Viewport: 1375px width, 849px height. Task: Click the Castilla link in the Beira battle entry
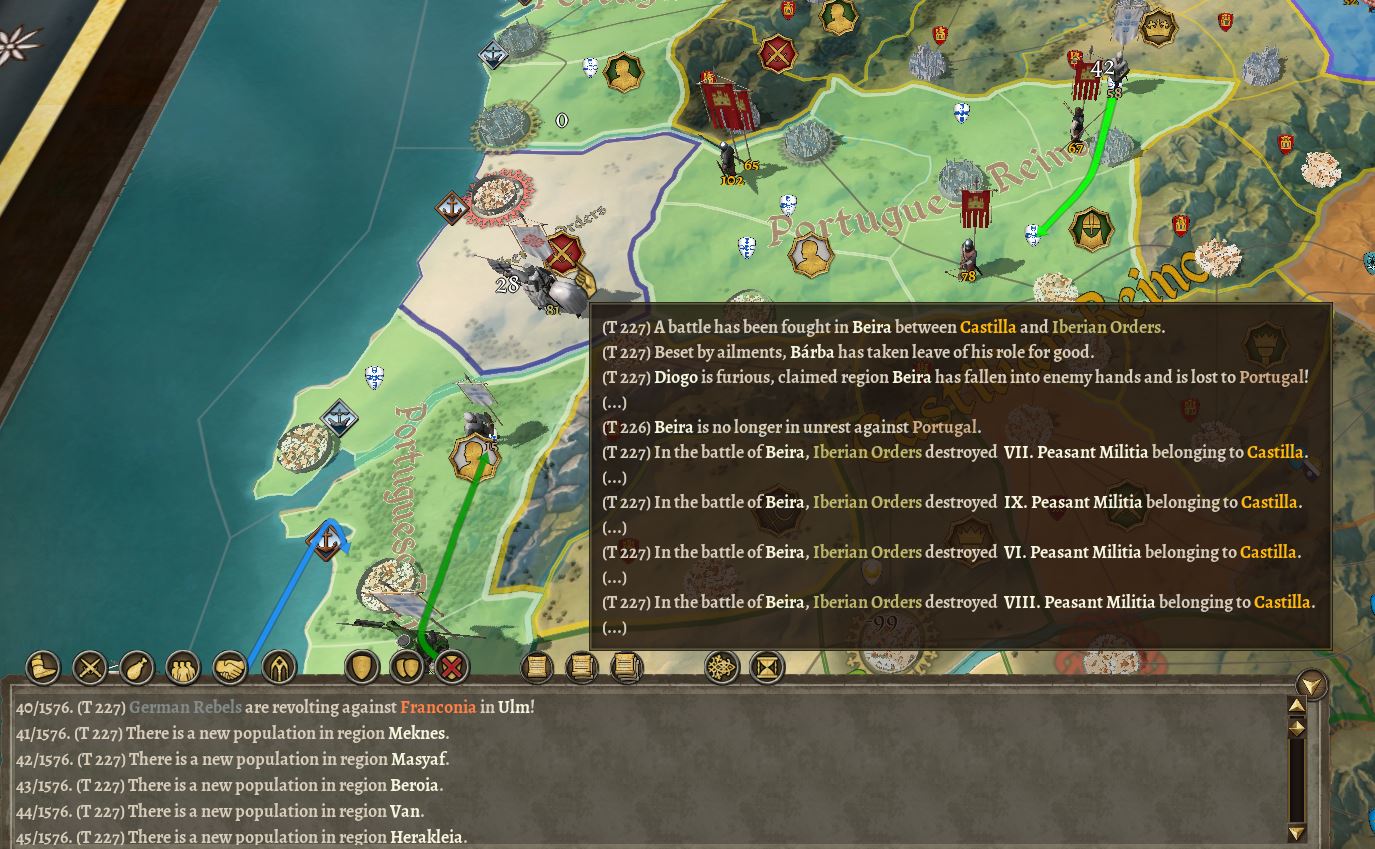coord(988,327)
